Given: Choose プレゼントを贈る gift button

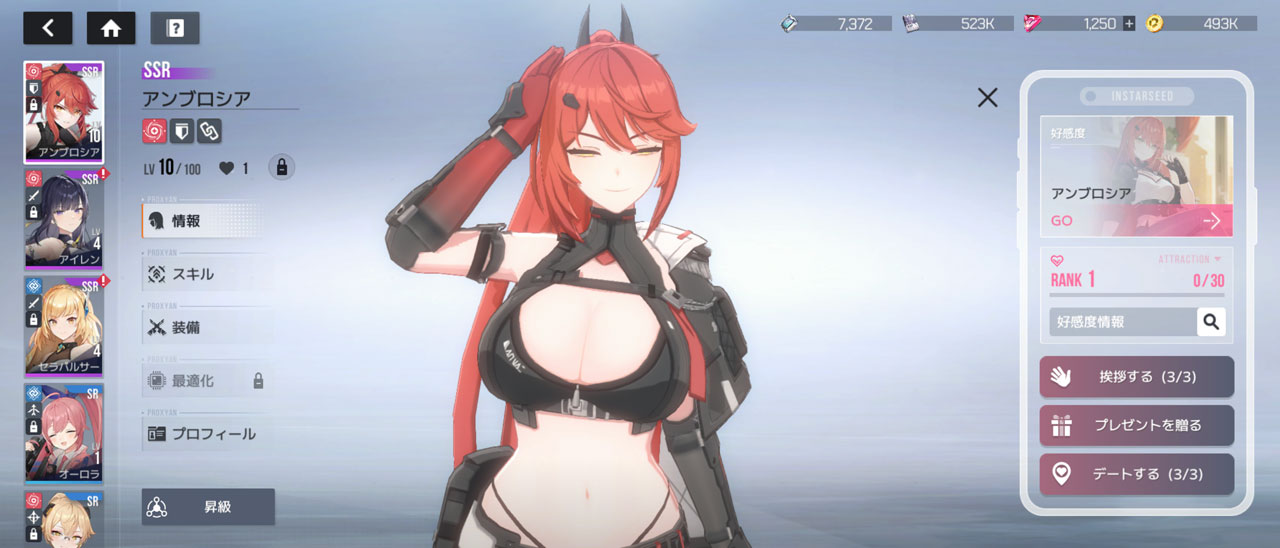Looking at the screenshot, I should point(1136,425).
